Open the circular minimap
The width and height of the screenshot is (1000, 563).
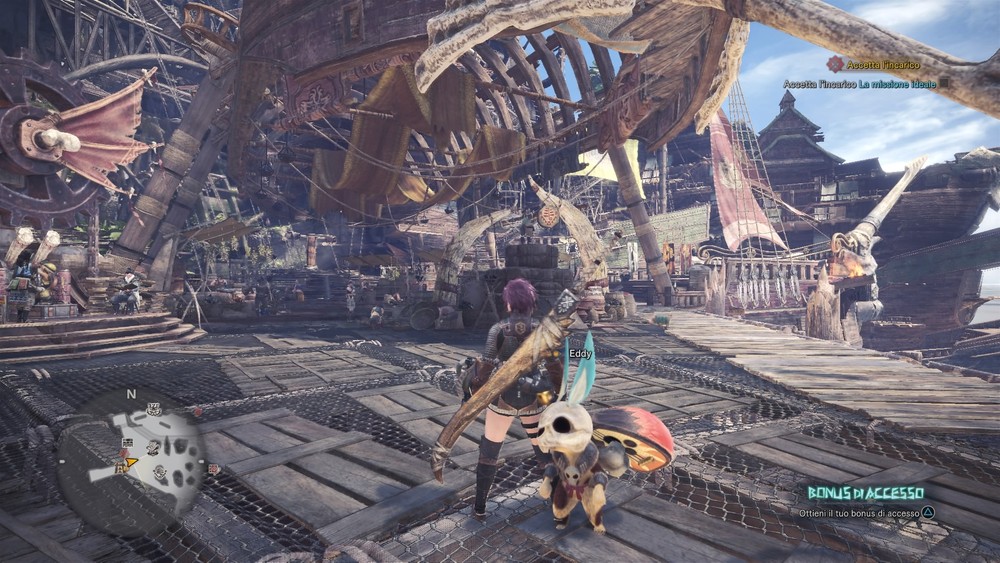point(132,453)
